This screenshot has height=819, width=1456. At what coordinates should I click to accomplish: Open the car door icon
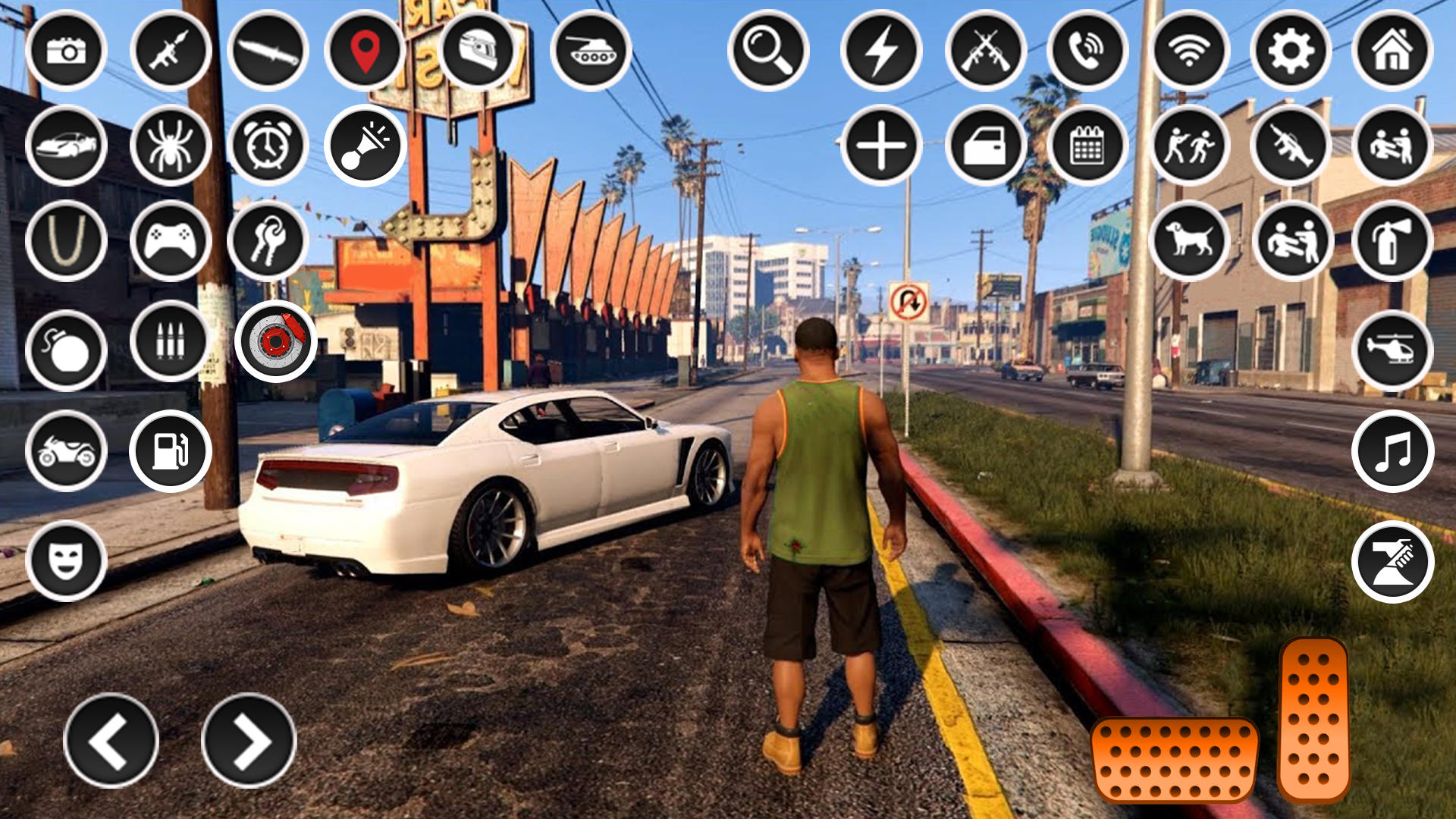(x=986, y=145)
